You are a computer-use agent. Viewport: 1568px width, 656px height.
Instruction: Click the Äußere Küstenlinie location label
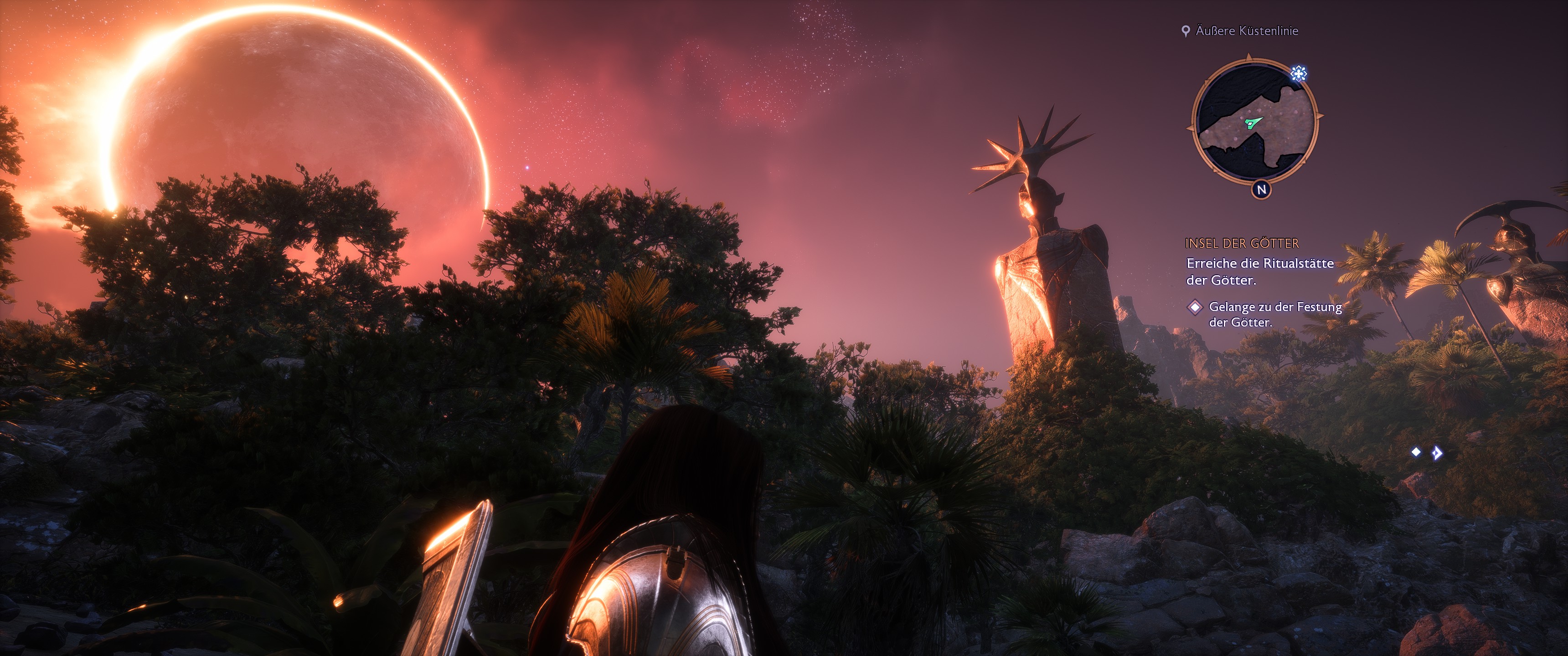pos(1246,31)
